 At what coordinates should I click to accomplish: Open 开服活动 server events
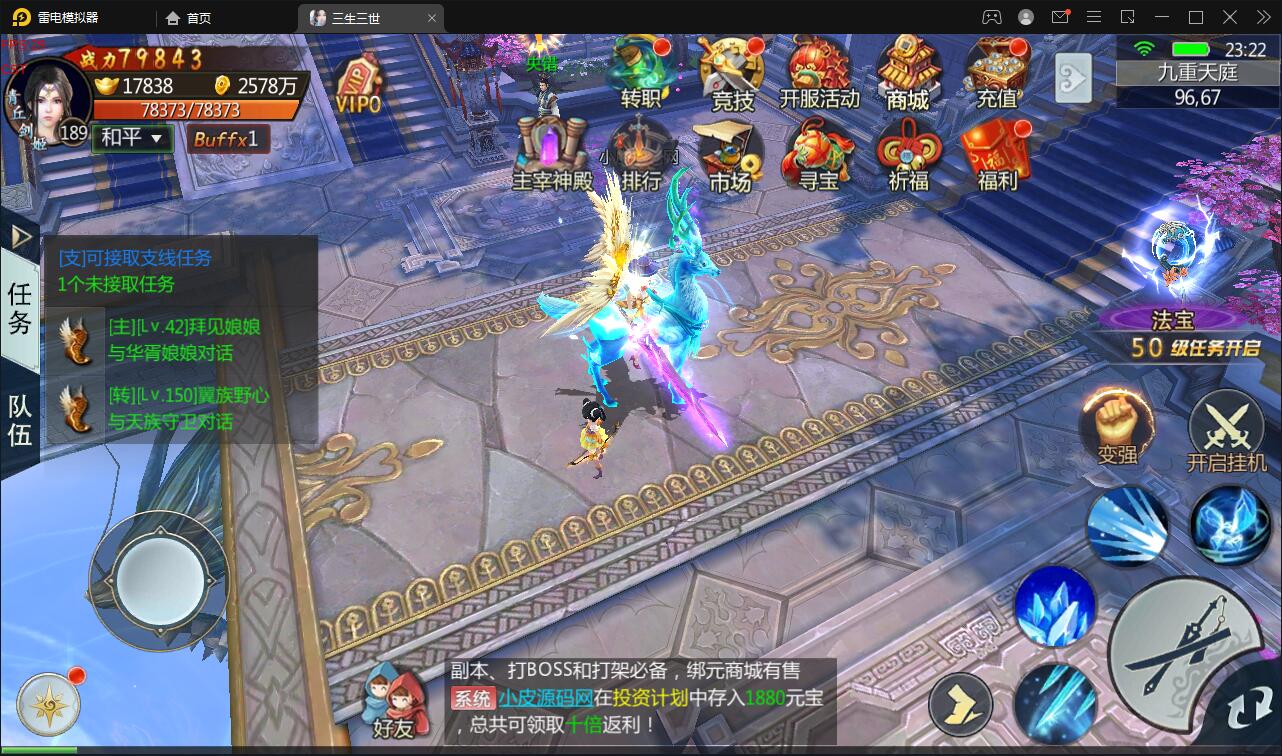[x=819, y=72]
